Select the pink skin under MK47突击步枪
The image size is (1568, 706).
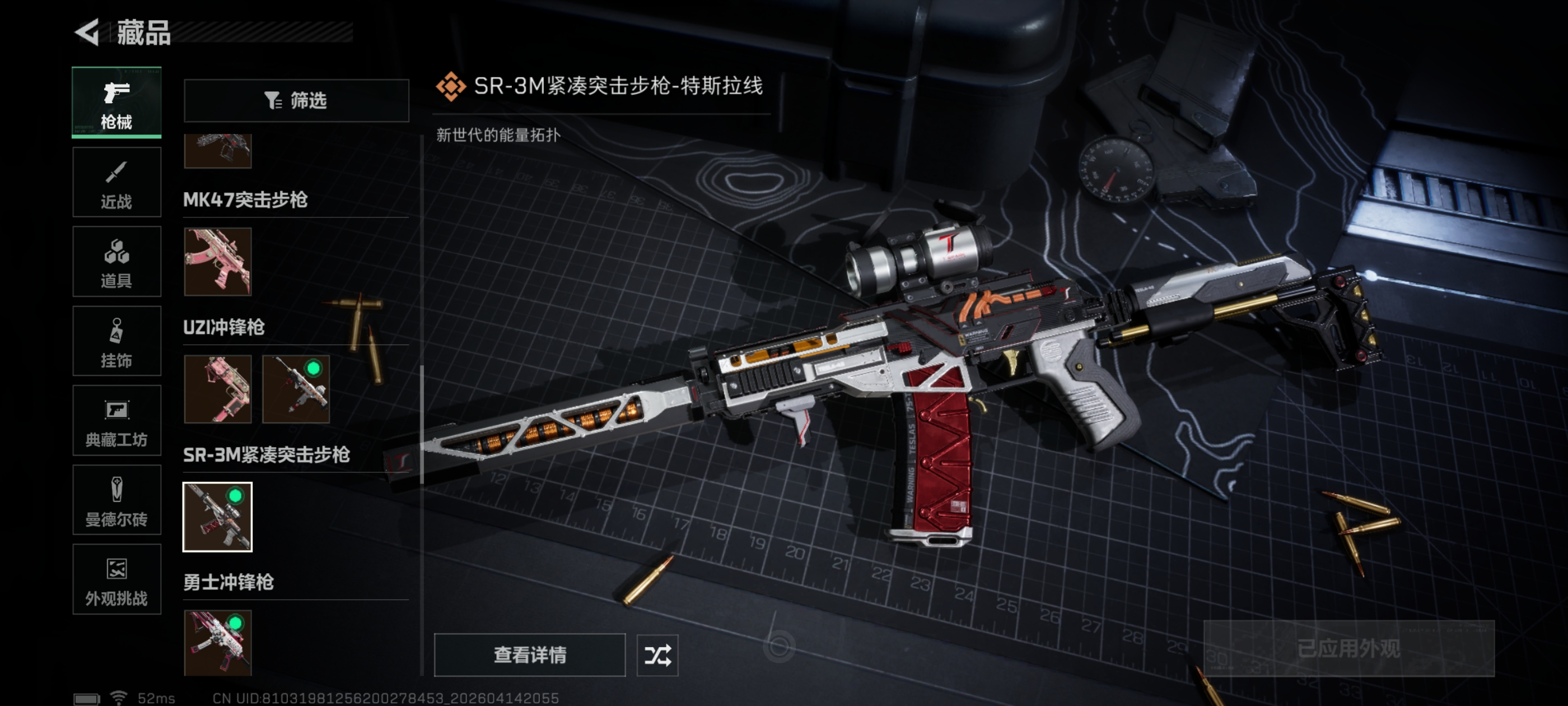[x=217, y=262]
